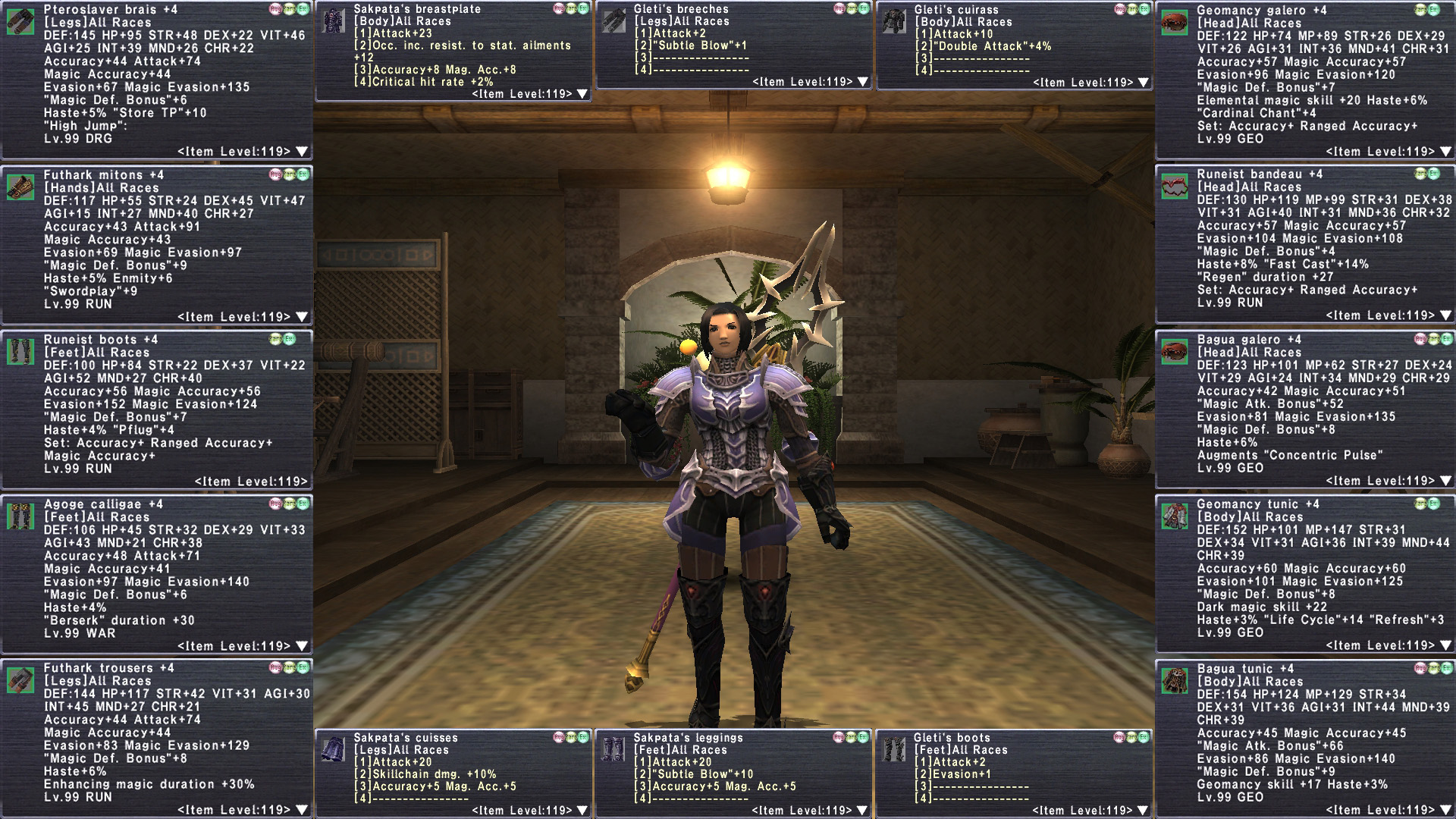The height and width of the screenshot is (819, 1456).
Task: Click the Futhark mitons +4 icon
Action: pos(20,187)
